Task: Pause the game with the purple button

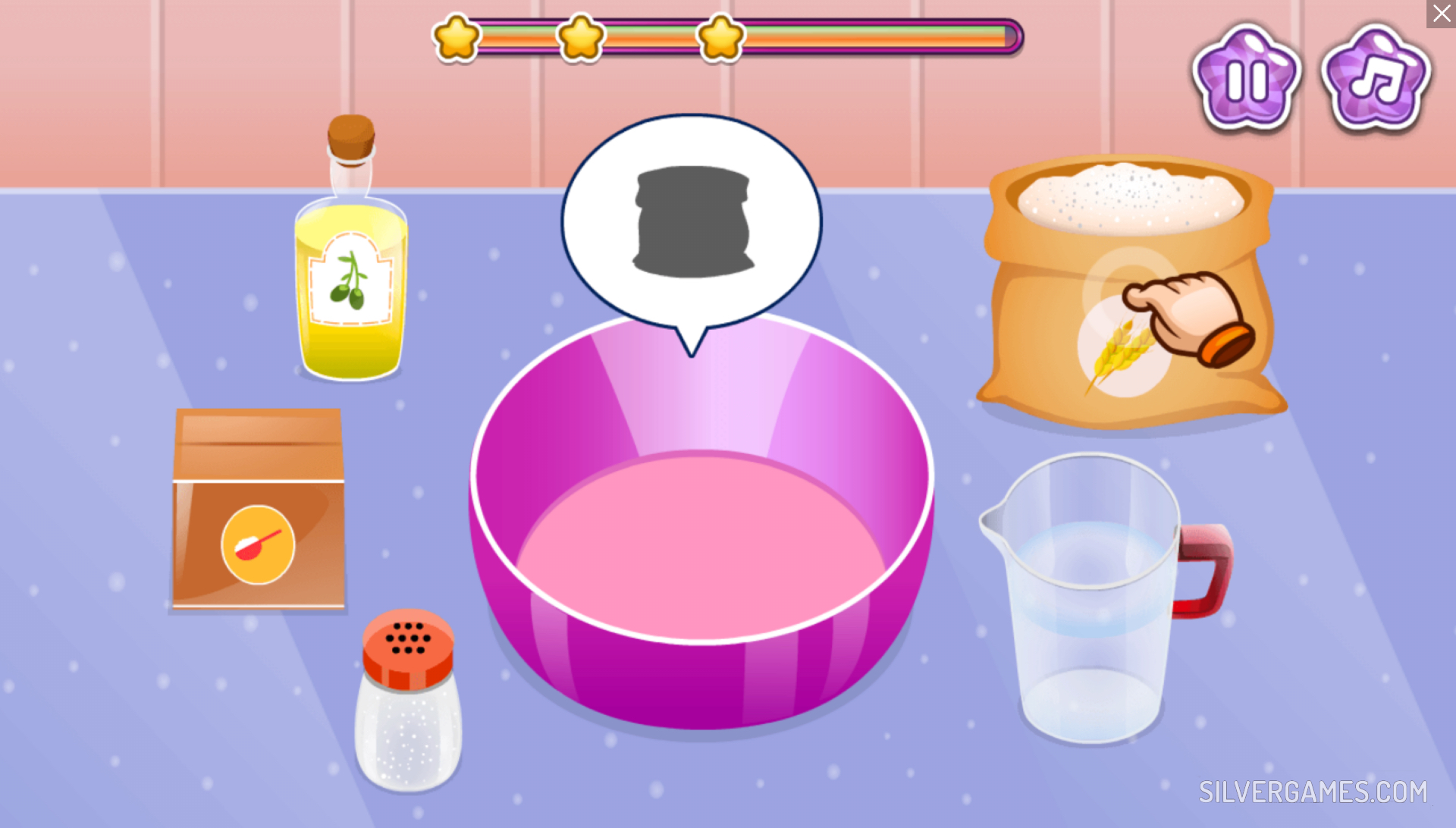Action: click(1246, 79)
